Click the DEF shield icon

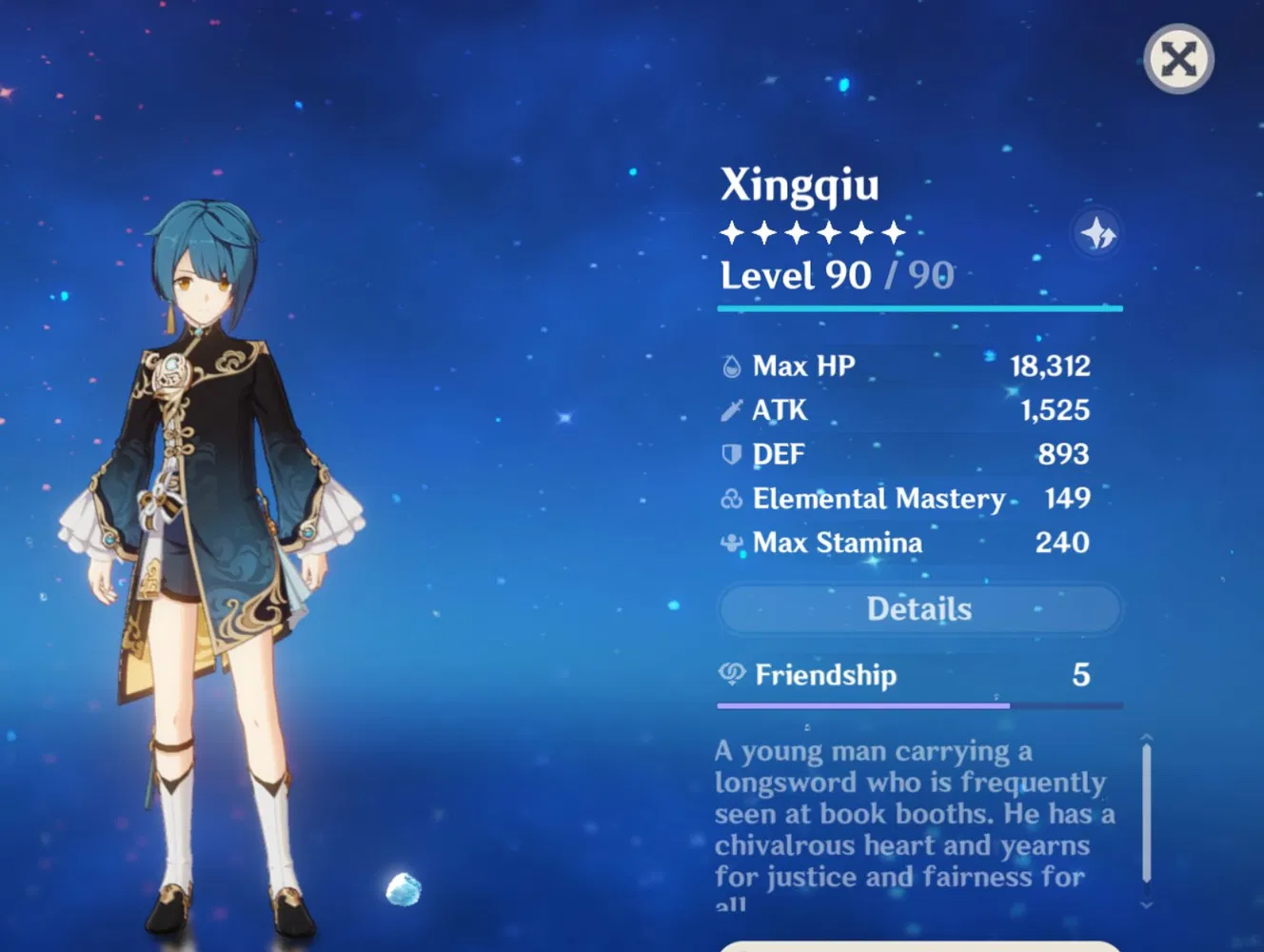coord(729,454)
